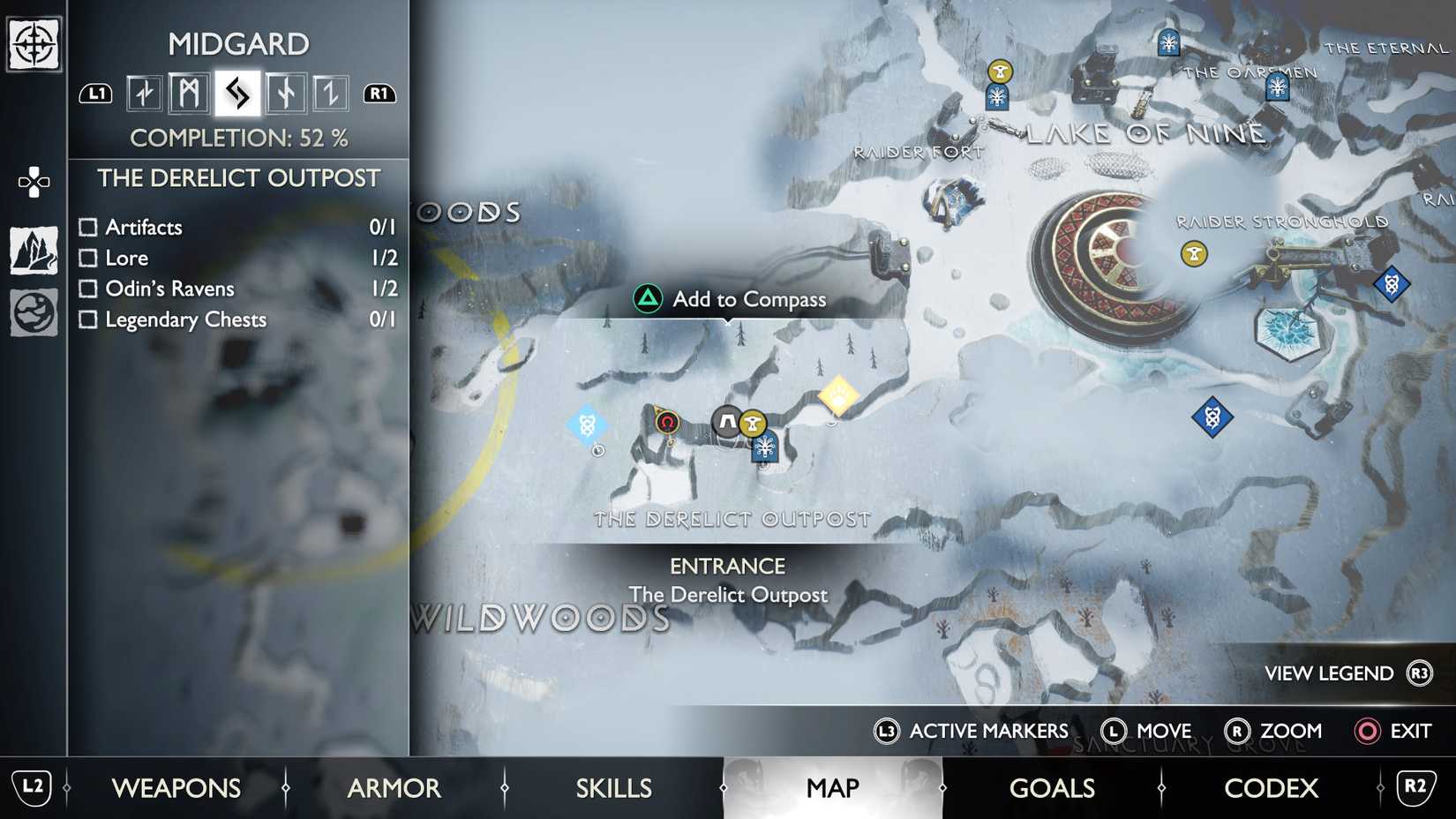Select the compass icon in left sidebar
Viewport: 1456px width, 819px height.
pos(33,42)
